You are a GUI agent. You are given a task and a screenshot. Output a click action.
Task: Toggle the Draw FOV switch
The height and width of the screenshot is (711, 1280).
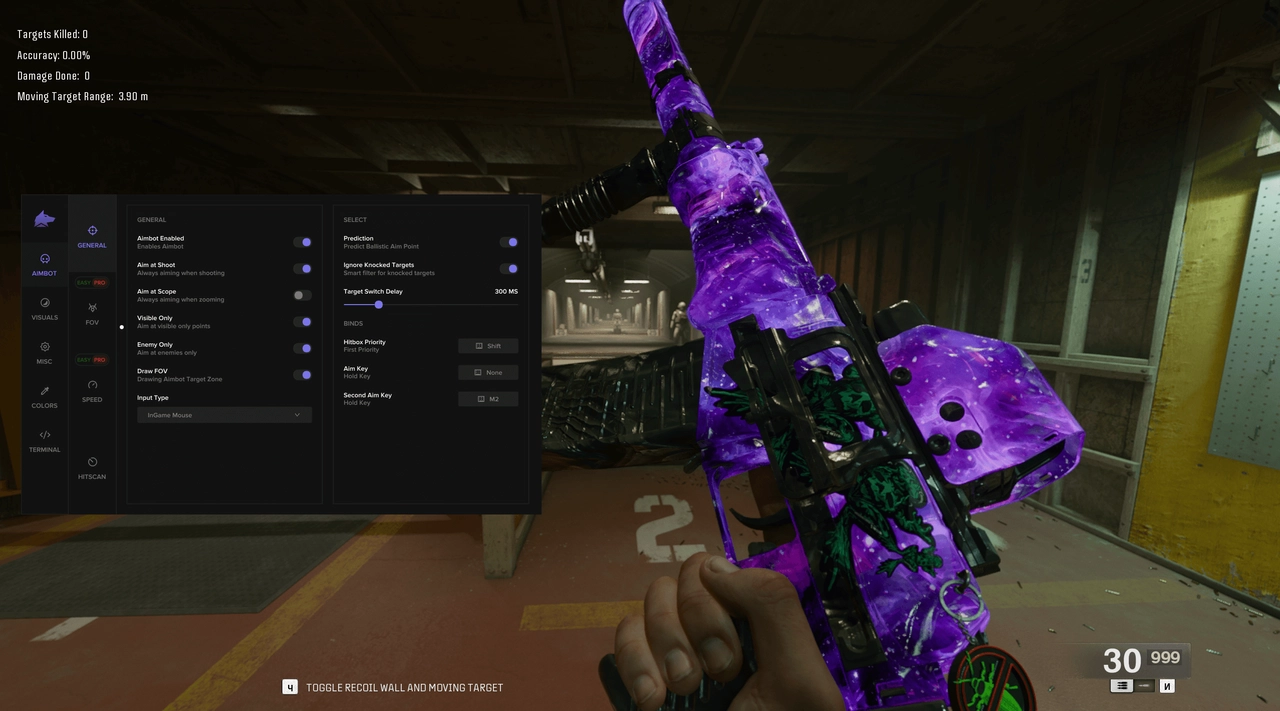point(302,375)
